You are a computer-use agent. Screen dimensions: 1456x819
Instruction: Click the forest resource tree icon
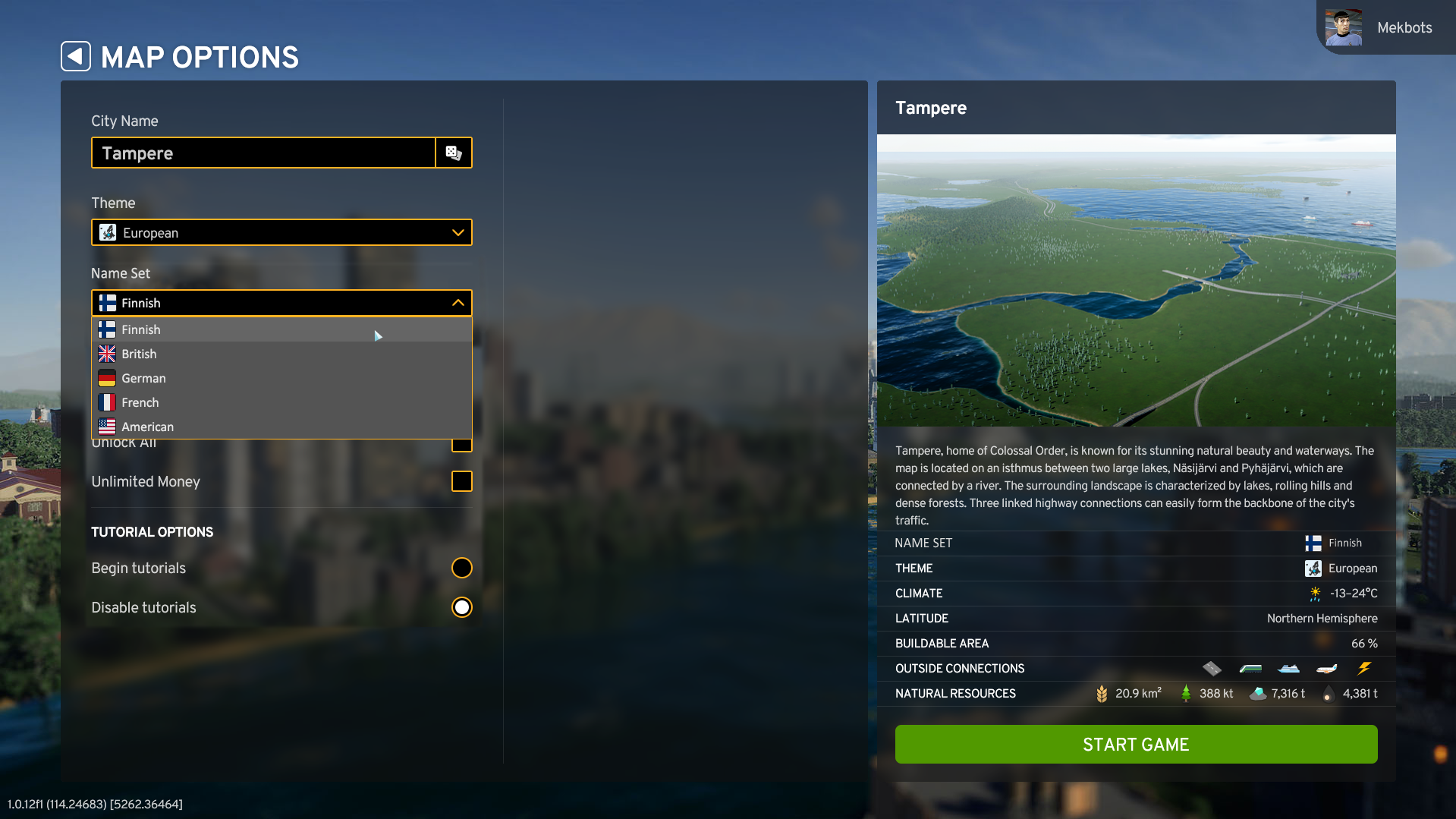coord(1186,693)
